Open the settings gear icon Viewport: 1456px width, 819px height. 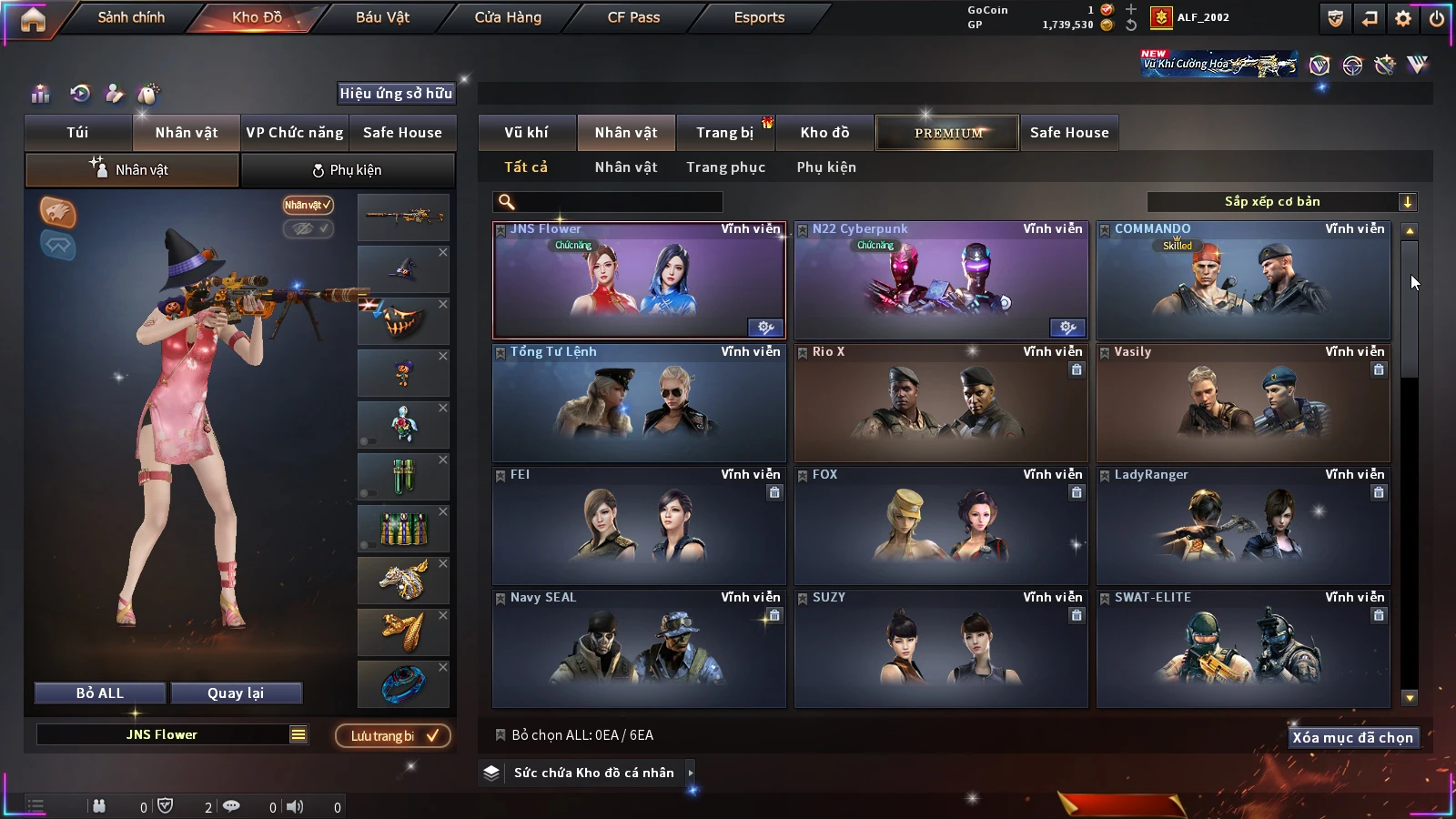point(1403,18)
